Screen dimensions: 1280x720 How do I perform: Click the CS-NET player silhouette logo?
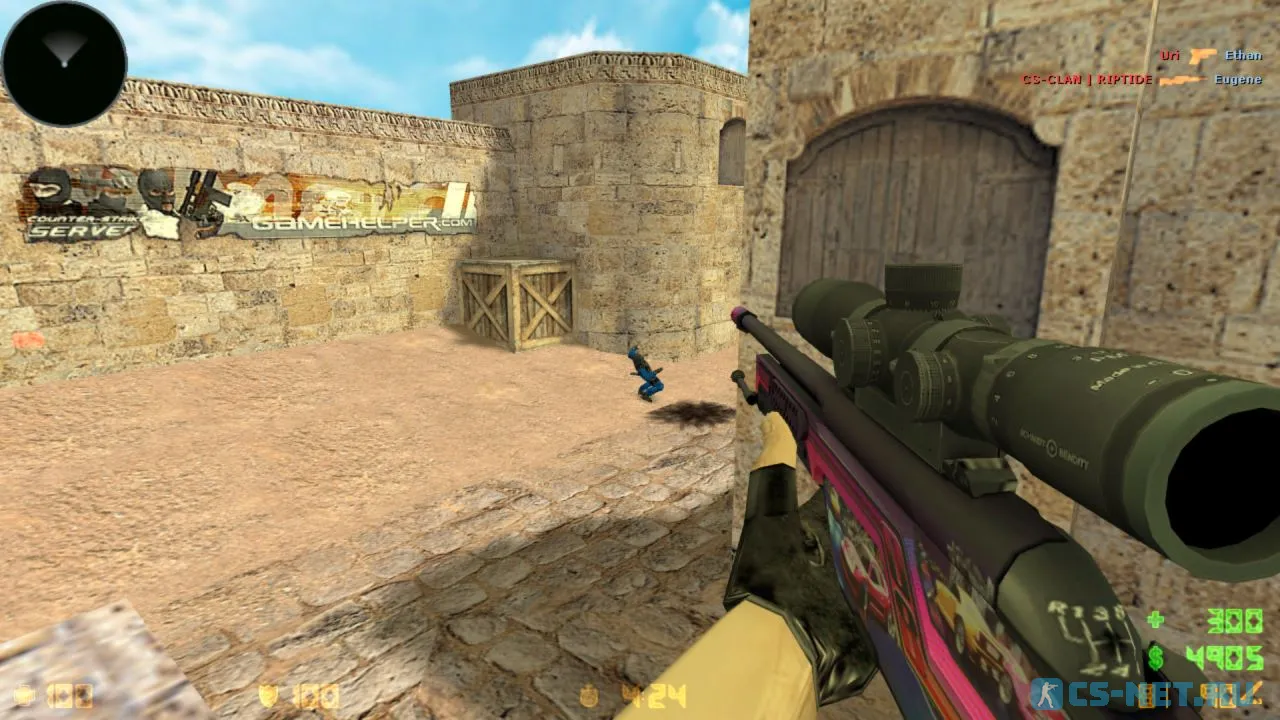tap(1048, 692)
